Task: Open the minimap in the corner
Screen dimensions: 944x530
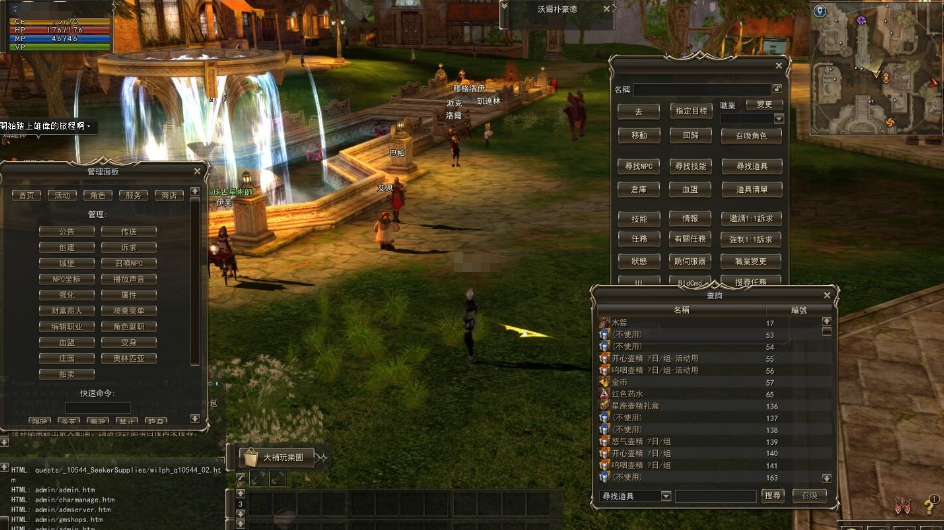Action: tap(875, 70)
